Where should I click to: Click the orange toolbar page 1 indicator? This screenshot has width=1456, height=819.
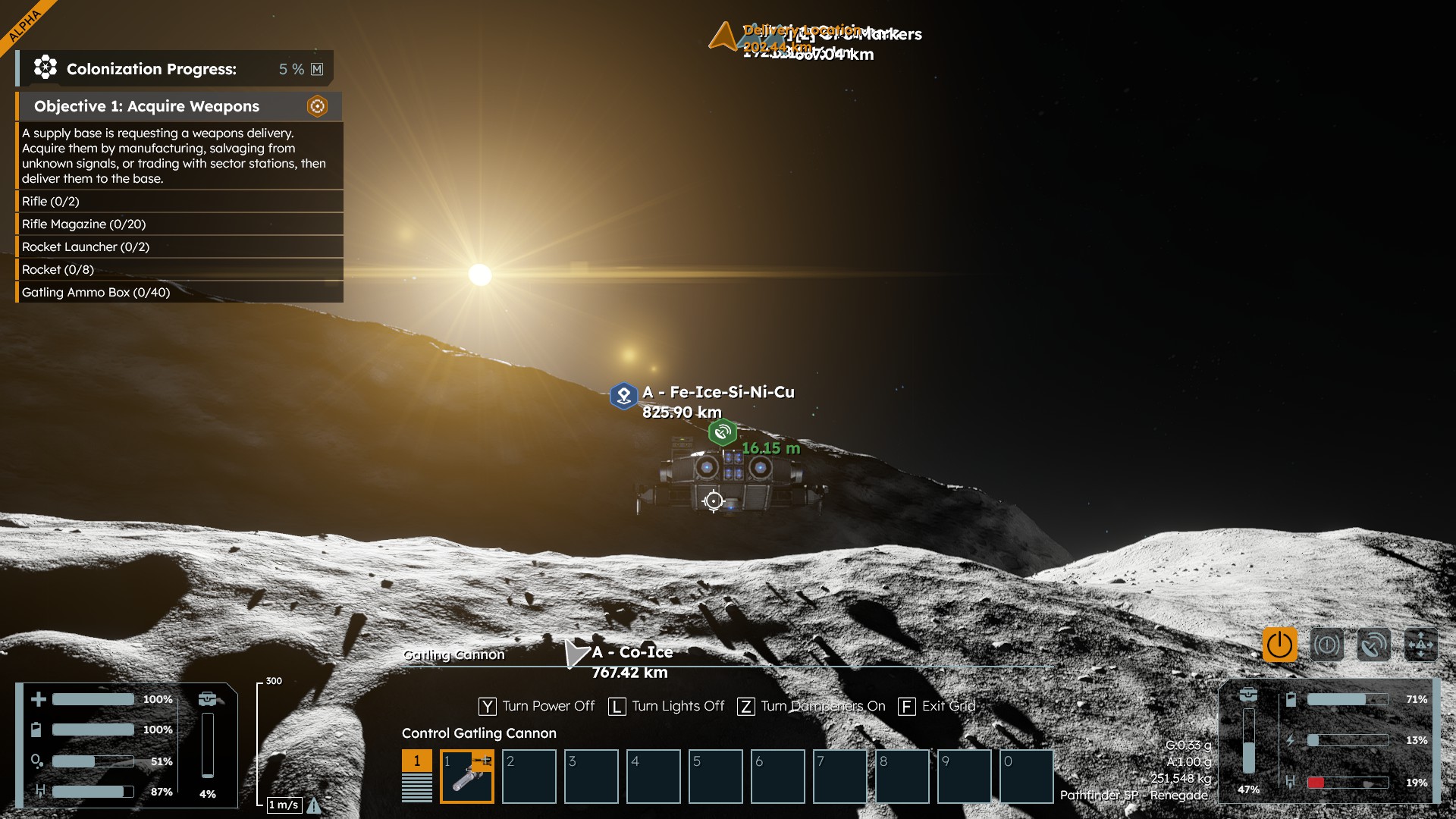click(416, 761)
